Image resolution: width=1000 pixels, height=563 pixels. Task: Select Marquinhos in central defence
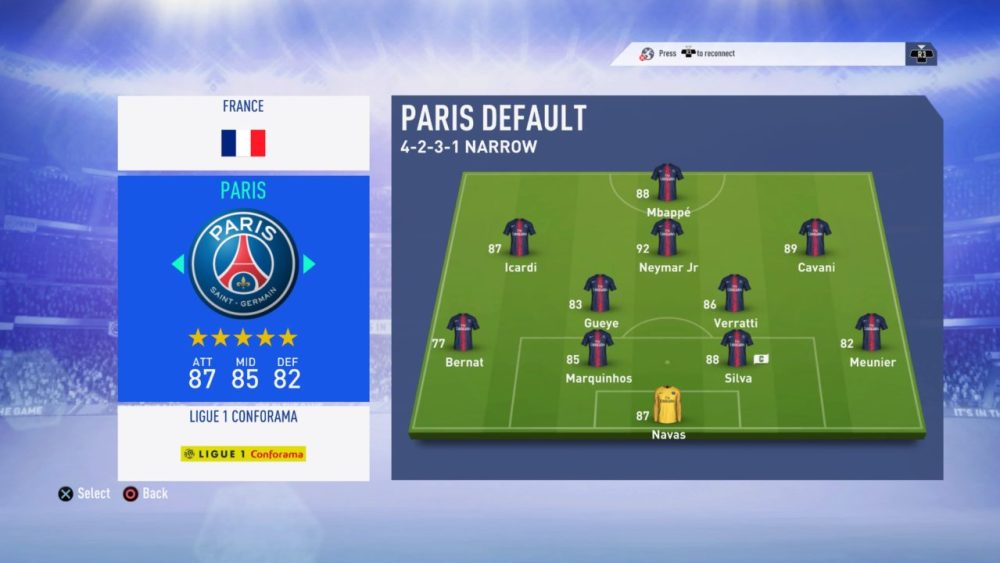(x=598, y=349)
